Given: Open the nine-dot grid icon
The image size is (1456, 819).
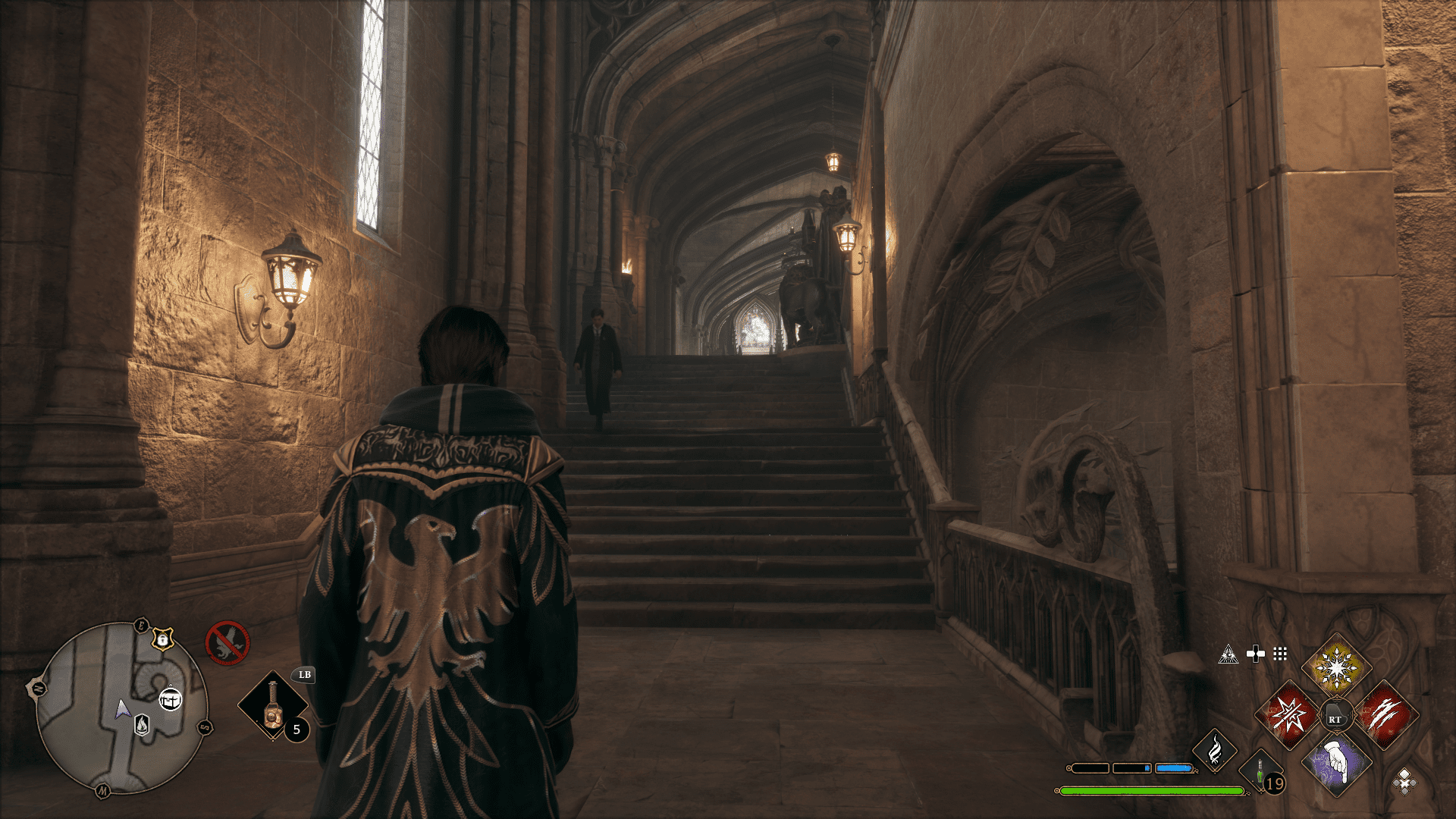Looking at the screenshot, I should (x=1280, y=654).
